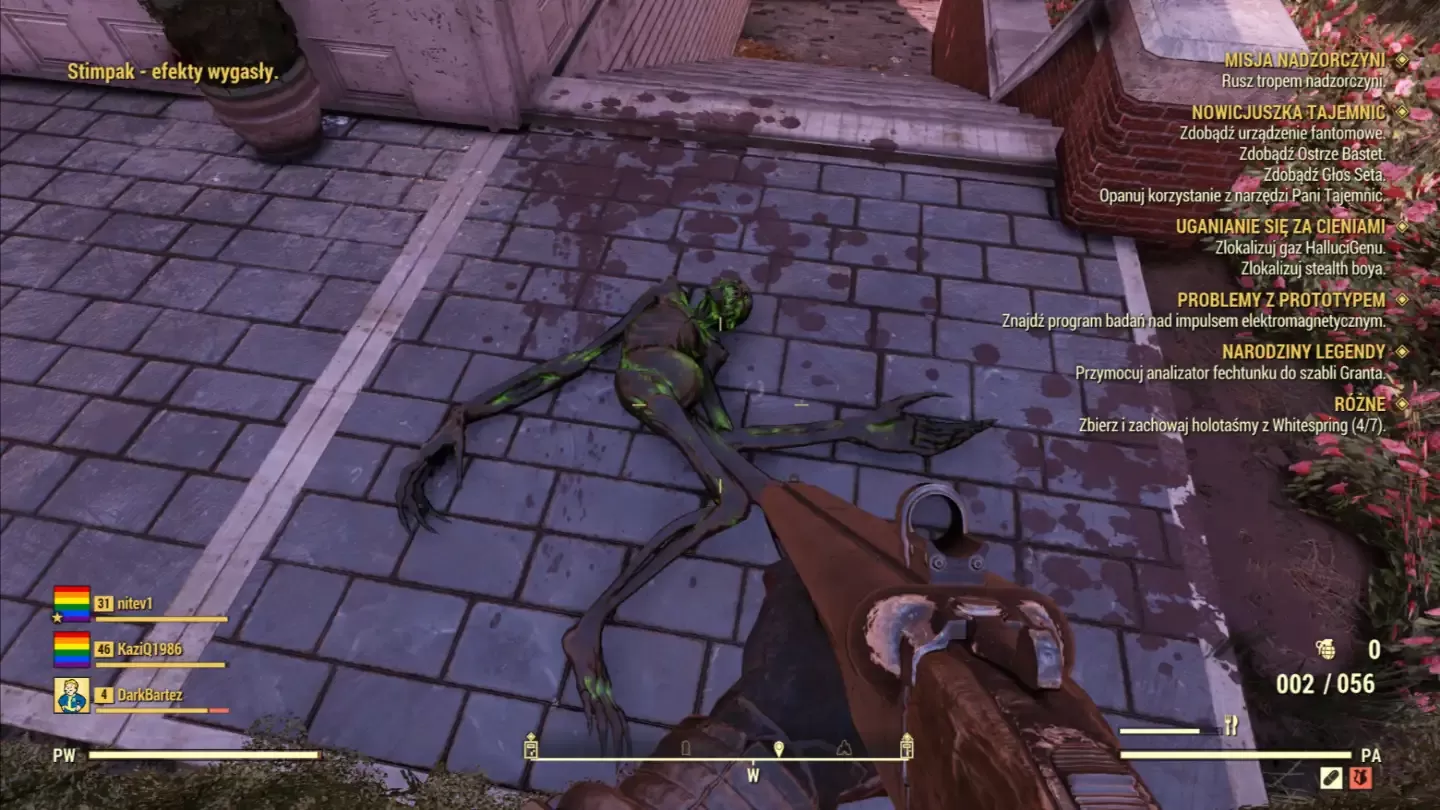Toggle the diamond next to RÓŻNE quest
The width and height of the screenshot is (1440, 810).
tap(1406, 404)
